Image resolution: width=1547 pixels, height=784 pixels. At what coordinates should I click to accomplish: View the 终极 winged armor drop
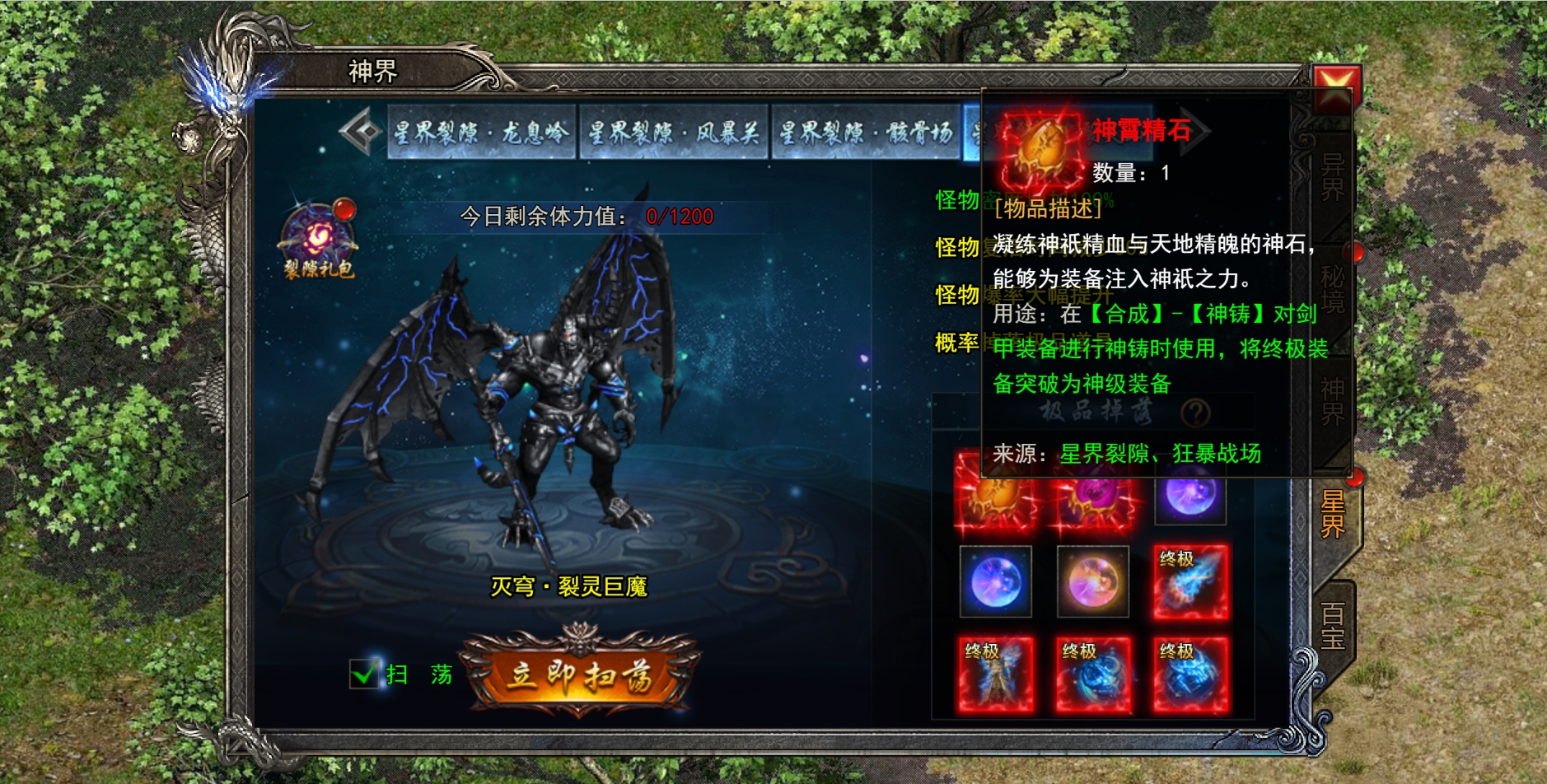pos(995,674)
